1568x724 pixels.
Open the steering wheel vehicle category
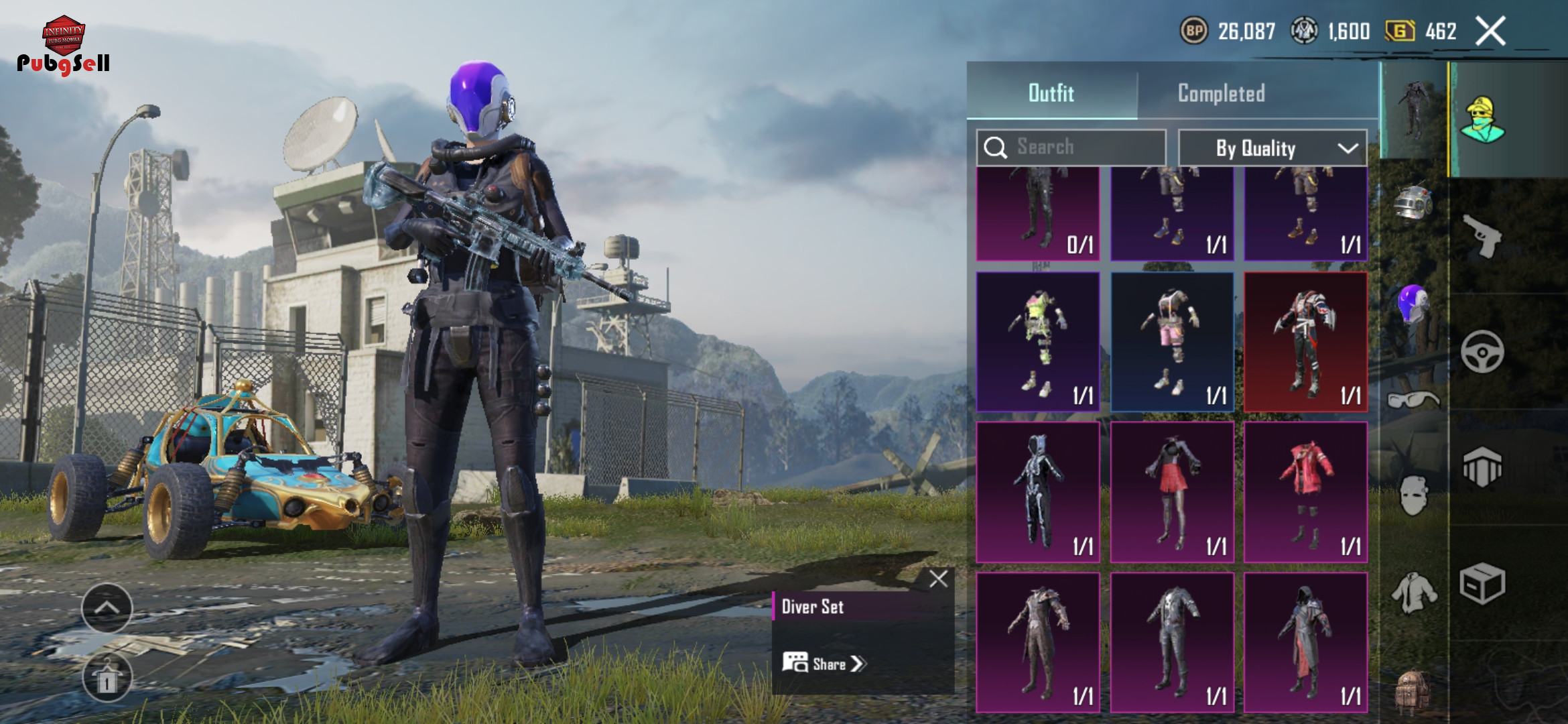[1482, 351]
